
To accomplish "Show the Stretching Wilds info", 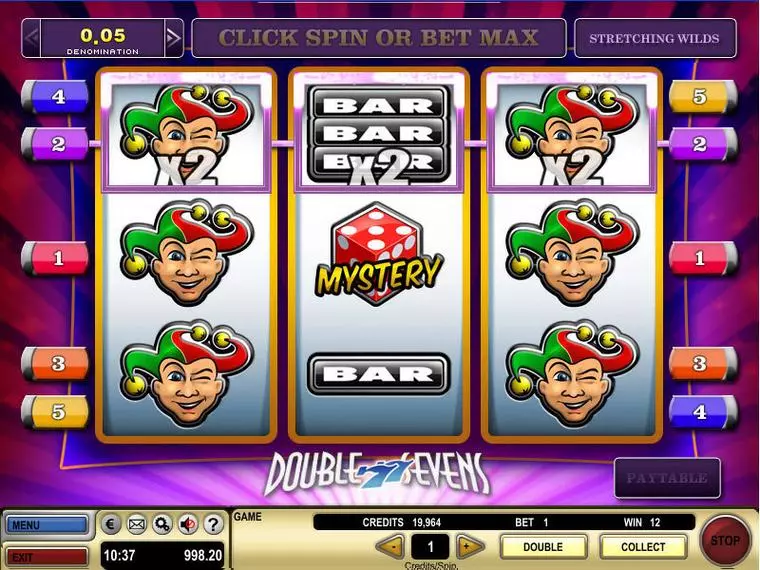I will 655,39.
